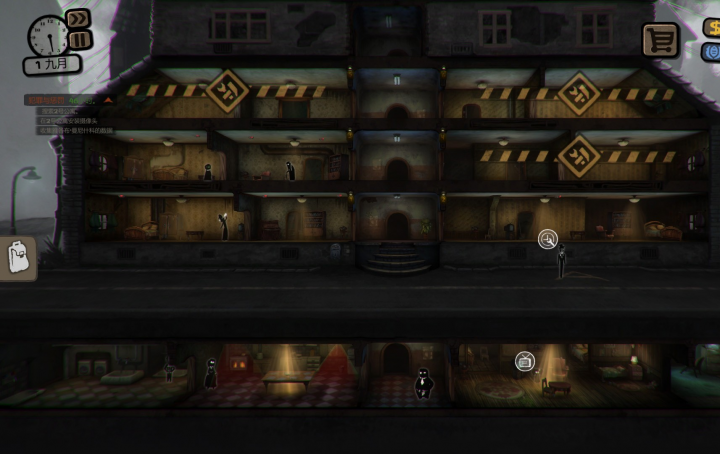Viewport: 720px width, 454px height.
Task: Pause the game with the pause button
Action: [x=78, y=39]
